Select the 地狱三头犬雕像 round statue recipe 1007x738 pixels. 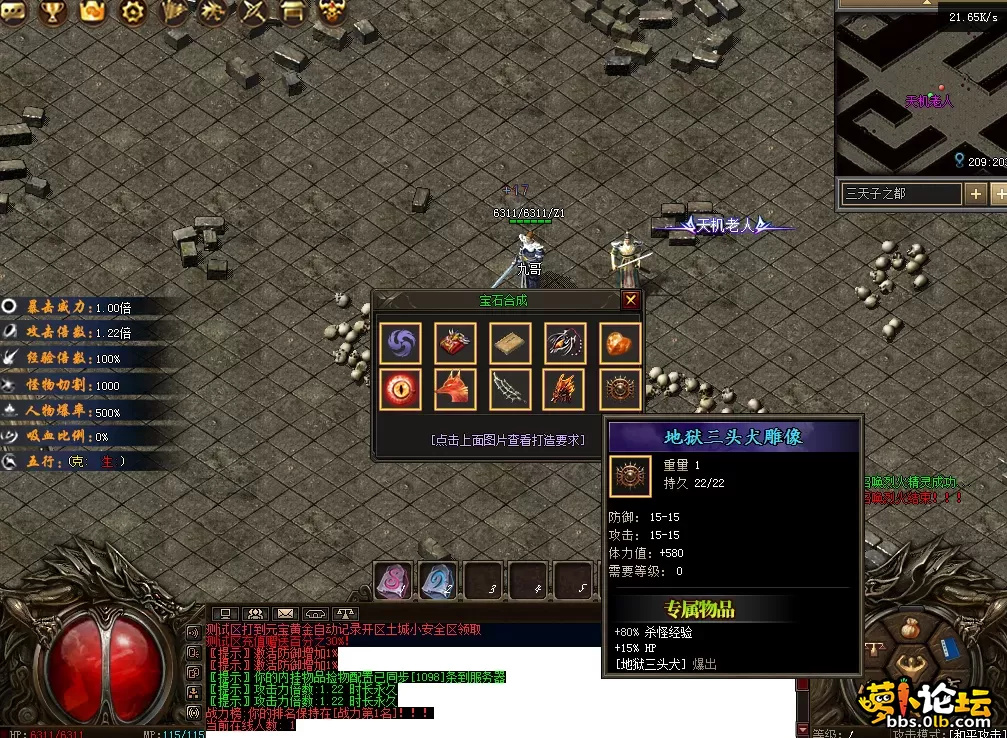[x=620, y=389]
